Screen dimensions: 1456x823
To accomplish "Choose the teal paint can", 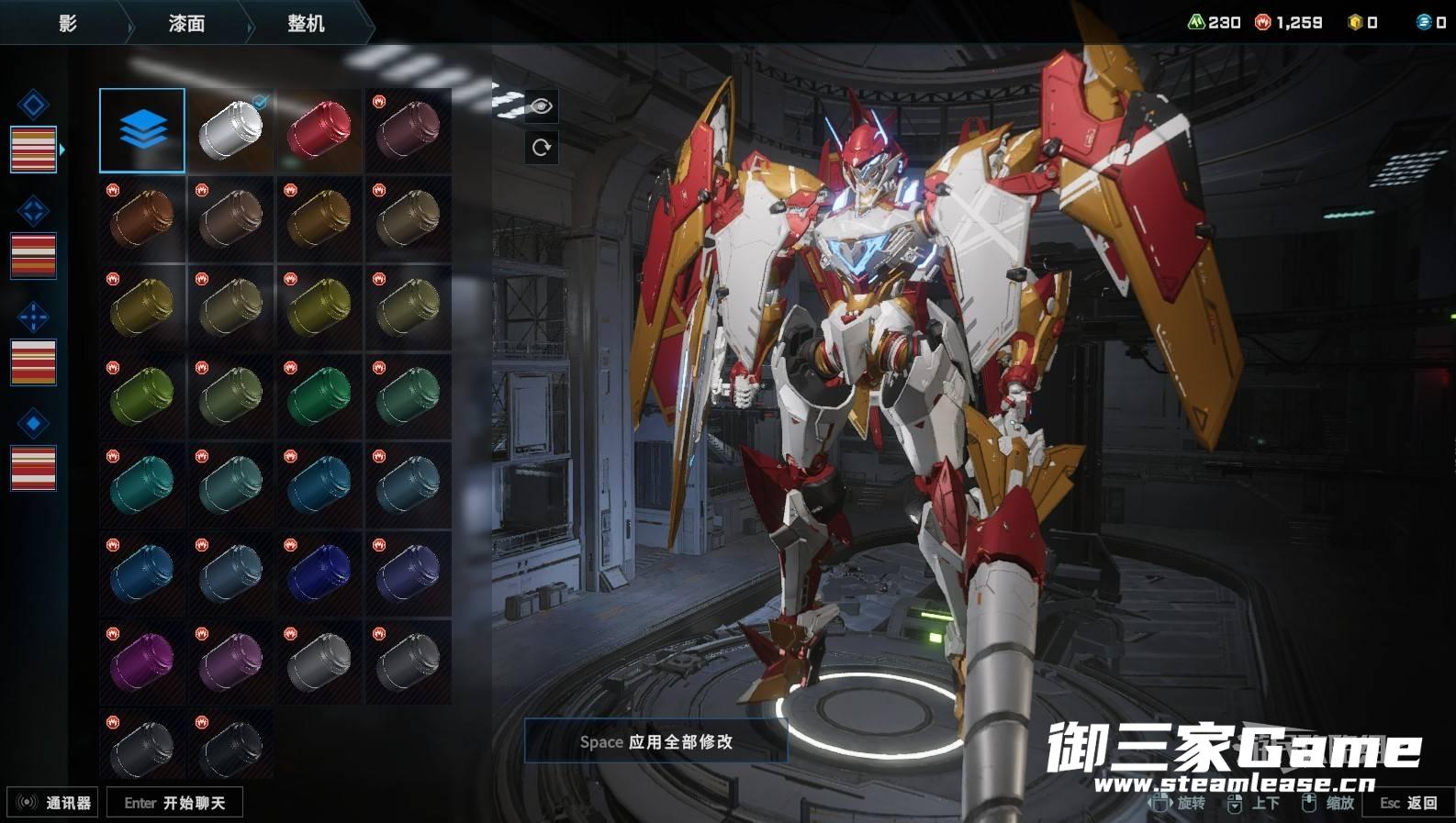I will [x=142, y=484].
